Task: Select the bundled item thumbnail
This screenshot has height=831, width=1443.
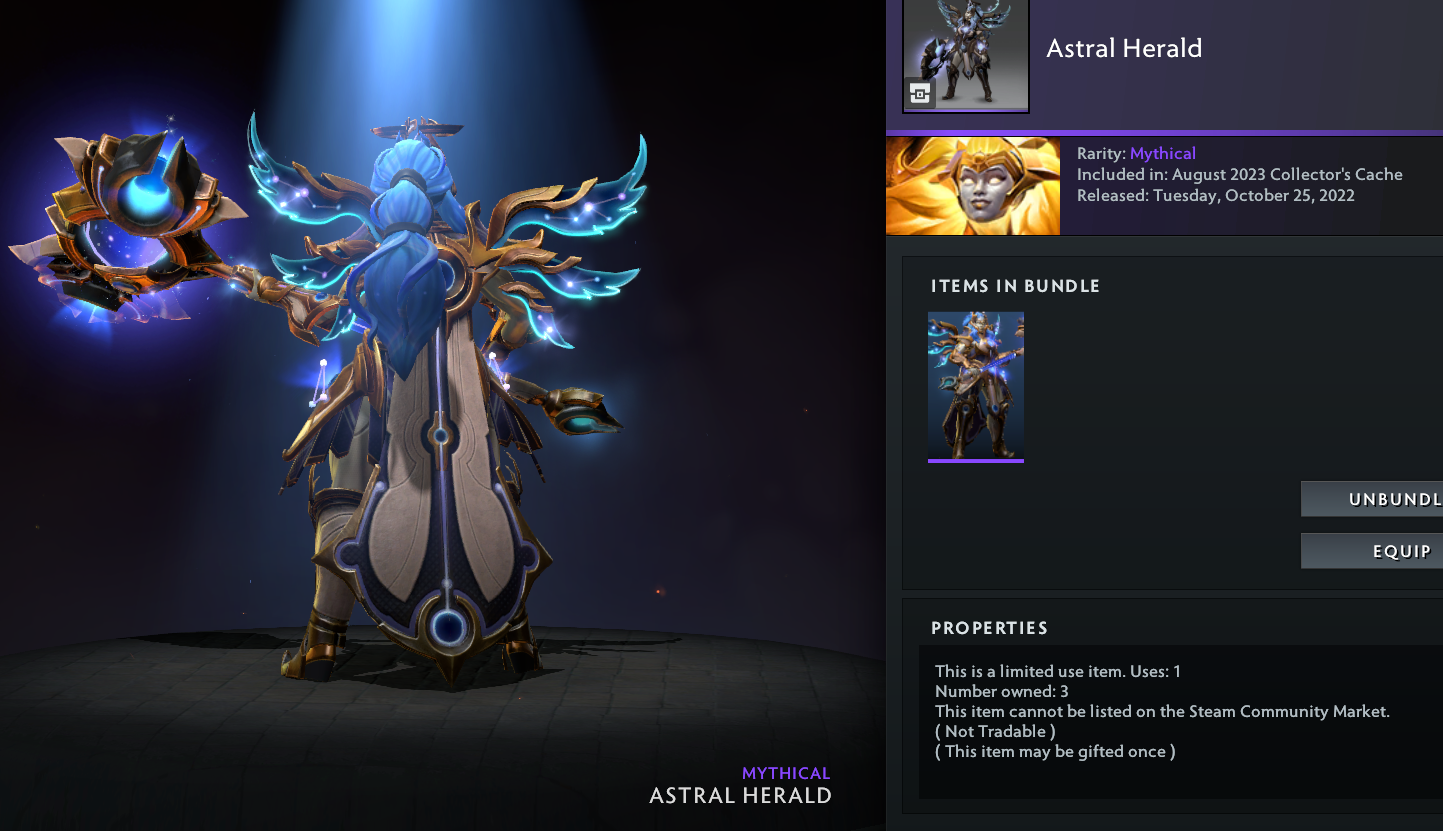Action: pos(975,387)
